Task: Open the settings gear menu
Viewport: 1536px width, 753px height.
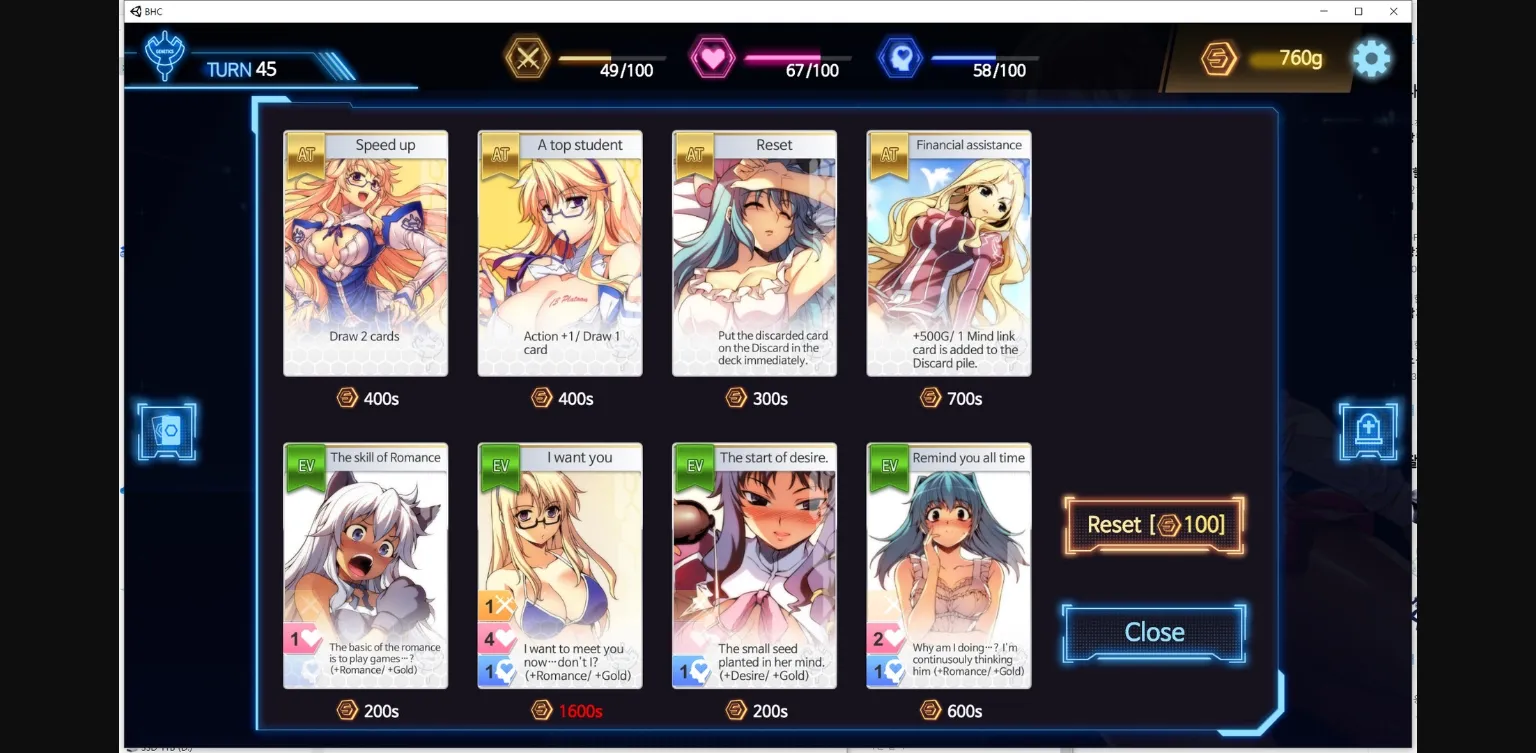Action: [x=1371, y=58]
